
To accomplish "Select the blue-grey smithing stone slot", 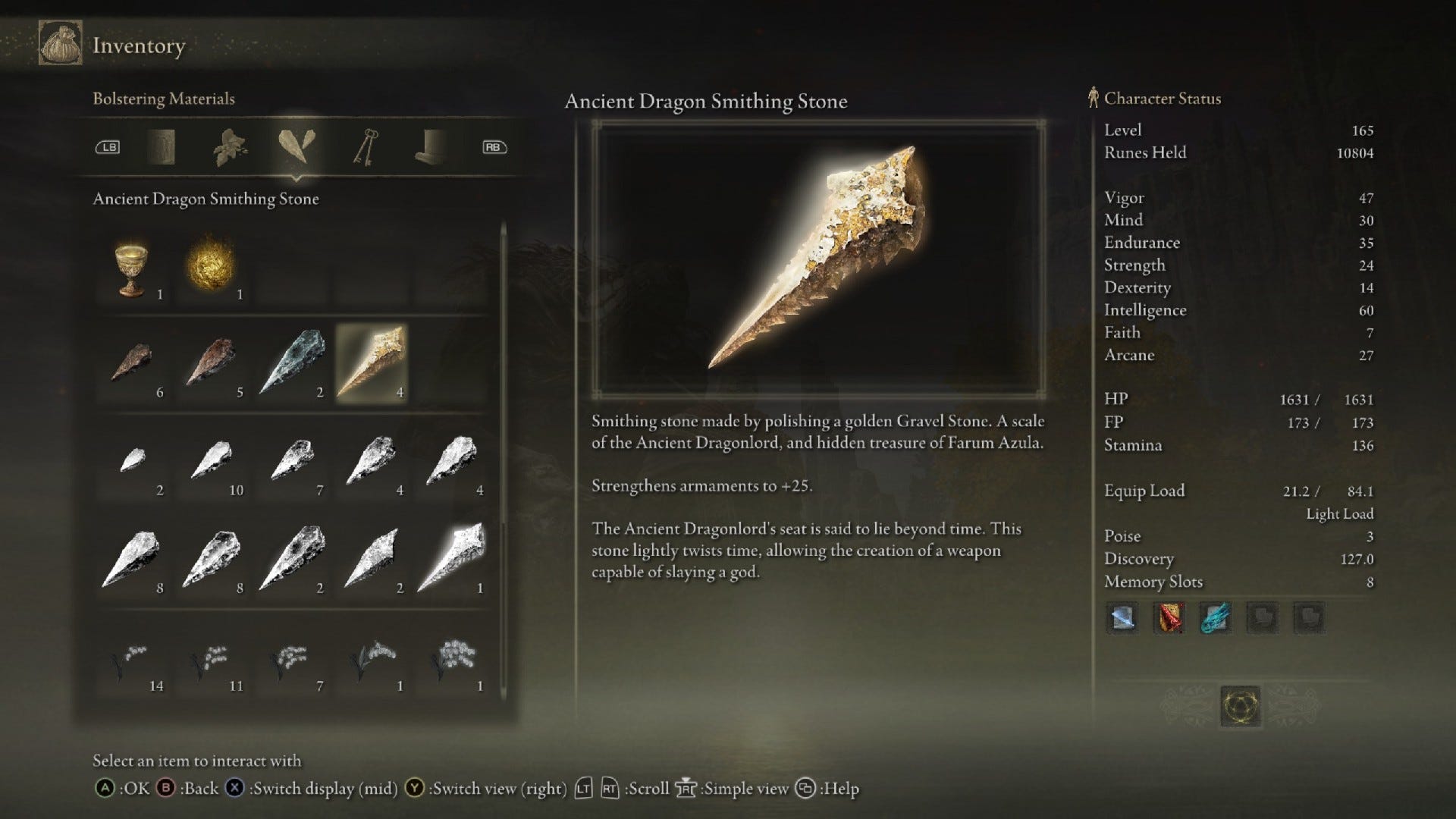I will pyautogui.click(x=293, y=363).
